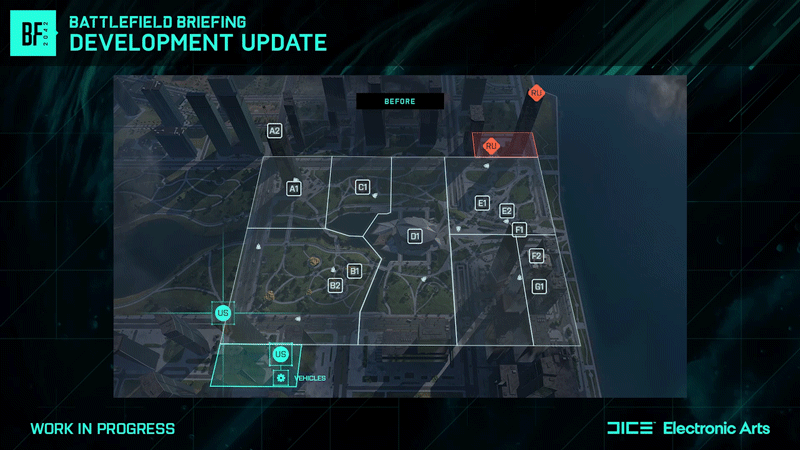Click the G1 objective marker
This screenshot has height=450, width=800.
(540, 287)
